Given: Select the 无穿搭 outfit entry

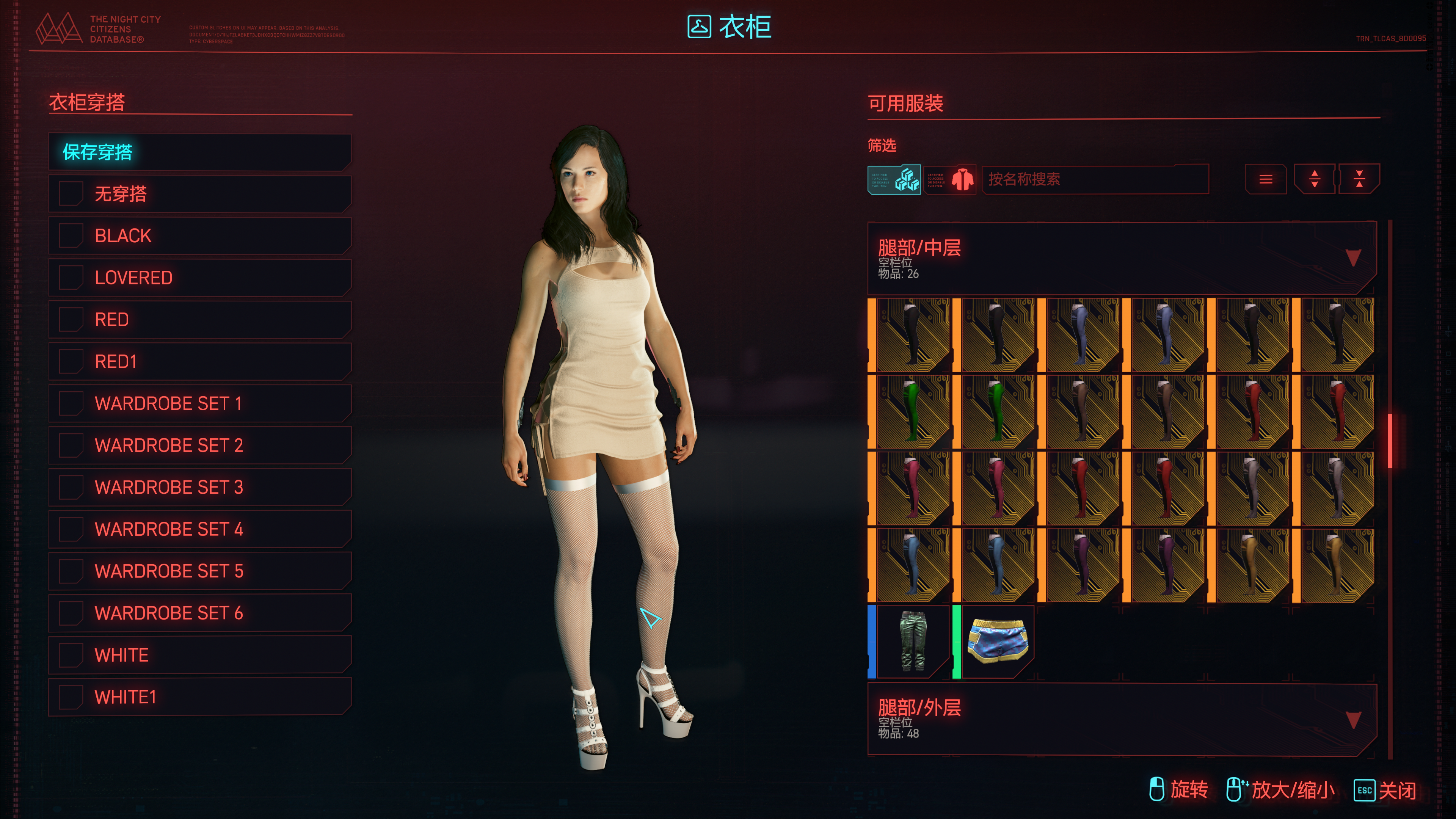Looking at the screenshot, I should pos(199,194).
